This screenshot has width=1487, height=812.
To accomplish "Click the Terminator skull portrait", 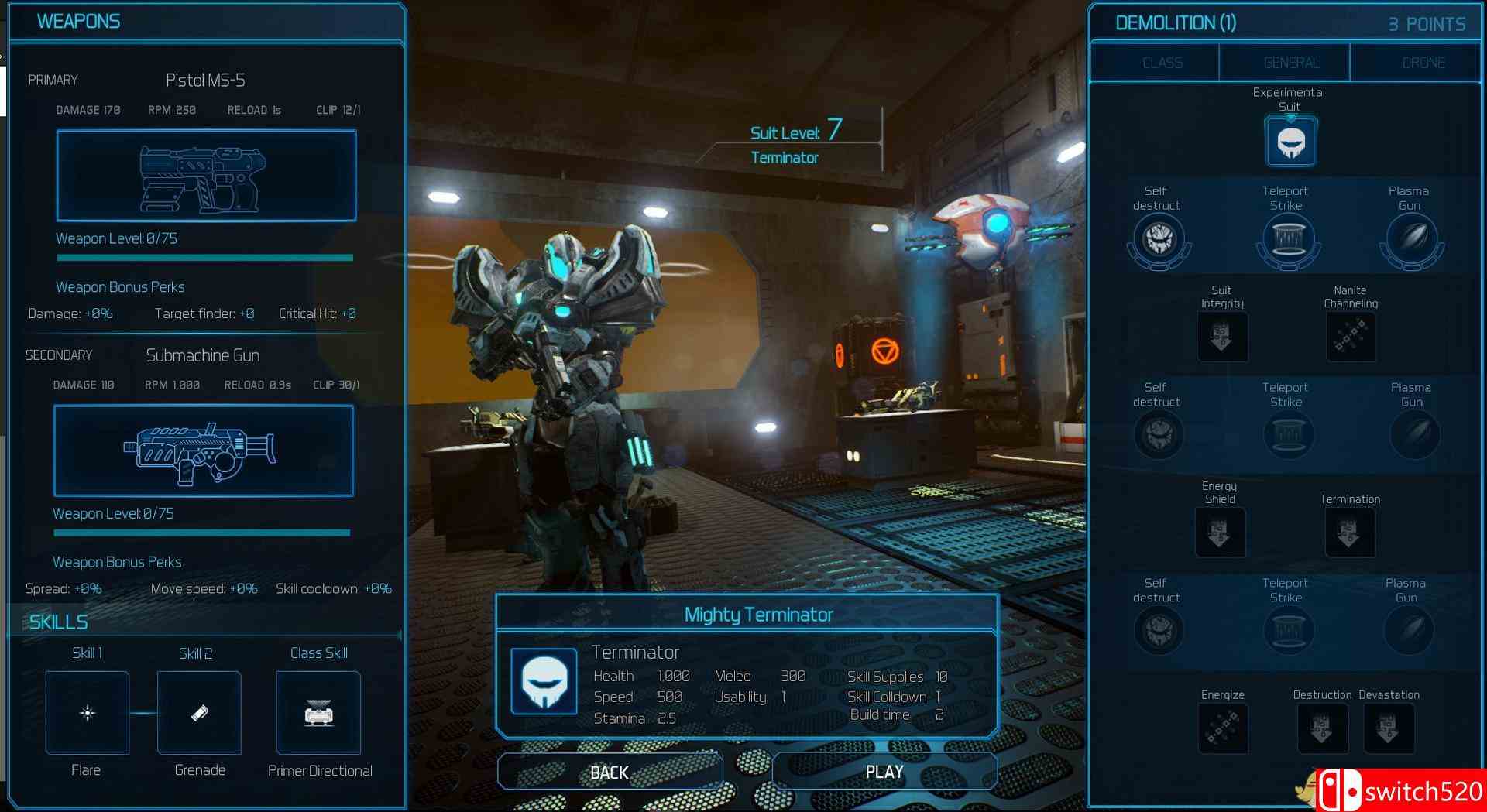I will coord(544,681).
